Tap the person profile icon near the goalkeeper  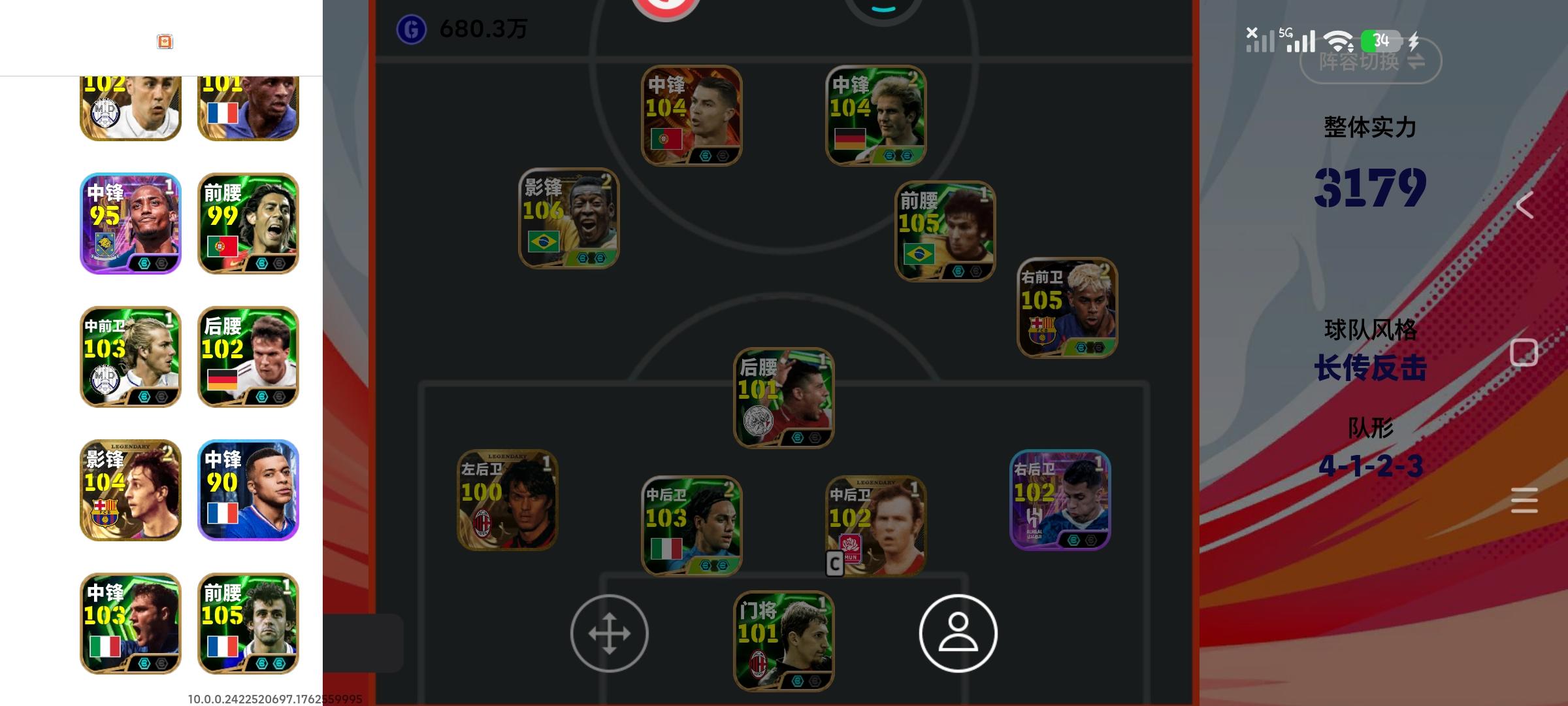957,633
